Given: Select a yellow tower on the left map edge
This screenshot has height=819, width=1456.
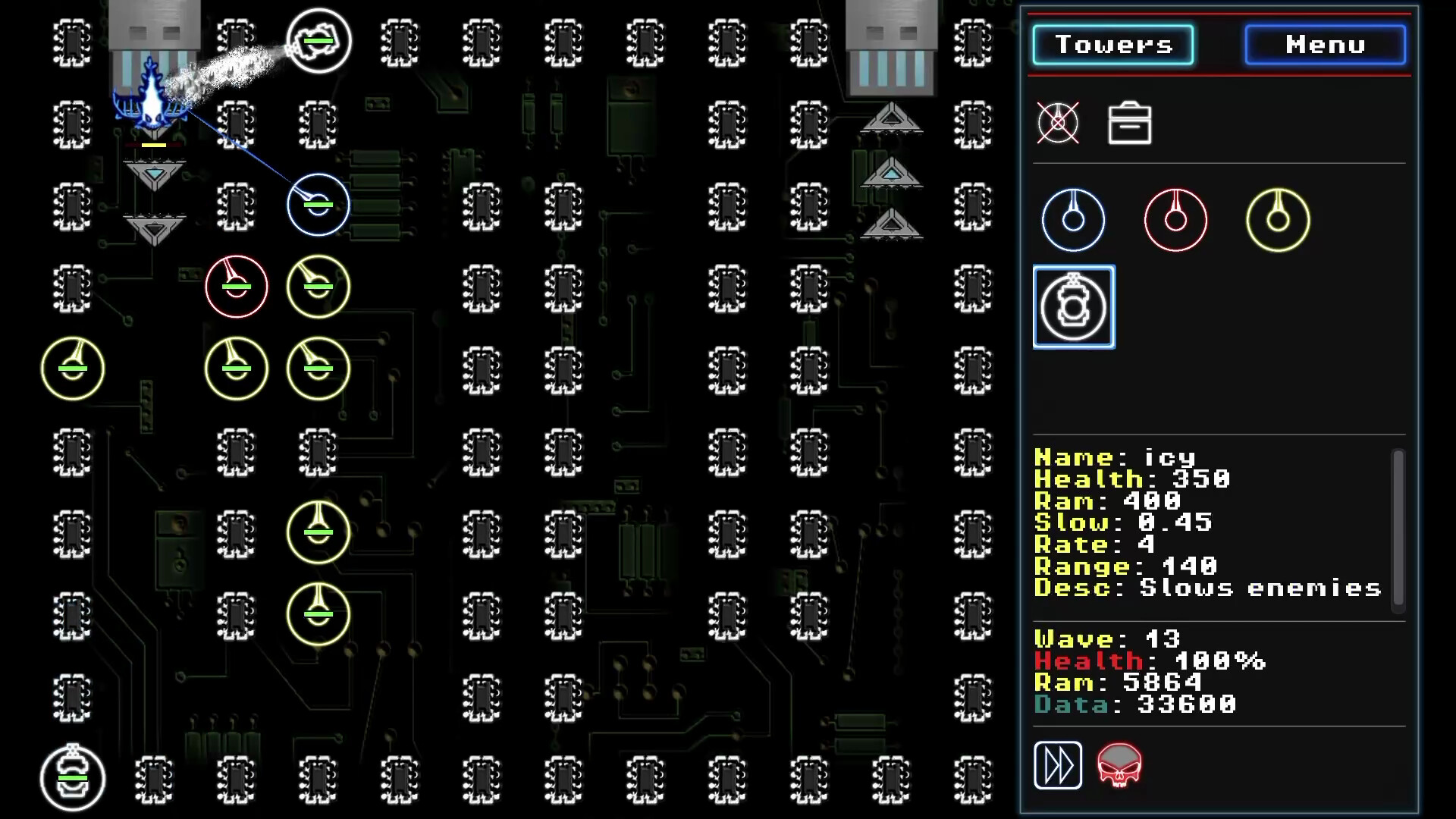Looking at the screenshot, I should click(x=72, y=369).
